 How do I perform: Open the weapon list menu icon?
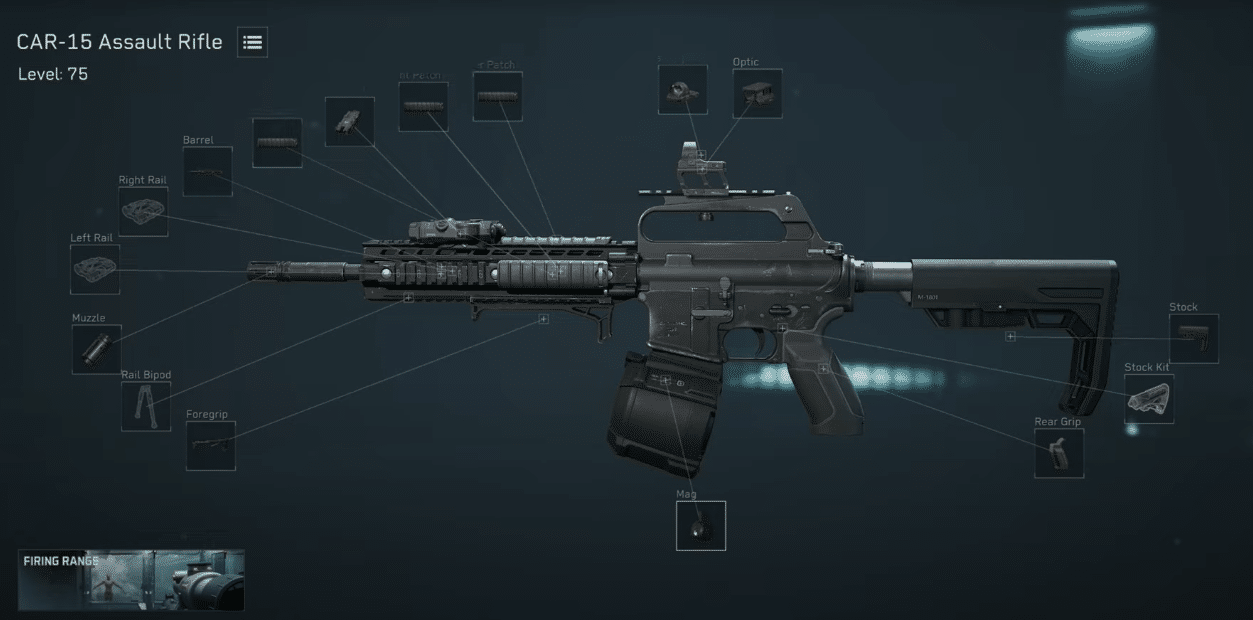tap(252, 42)
